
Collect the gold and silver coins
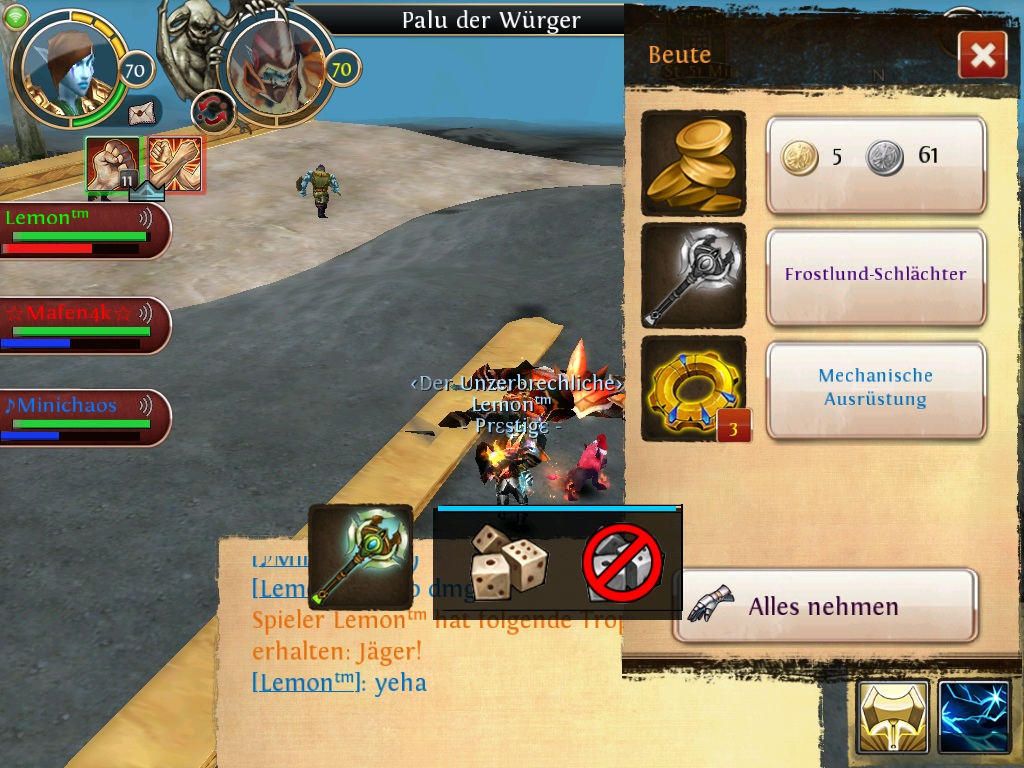[x=876, y=164]
